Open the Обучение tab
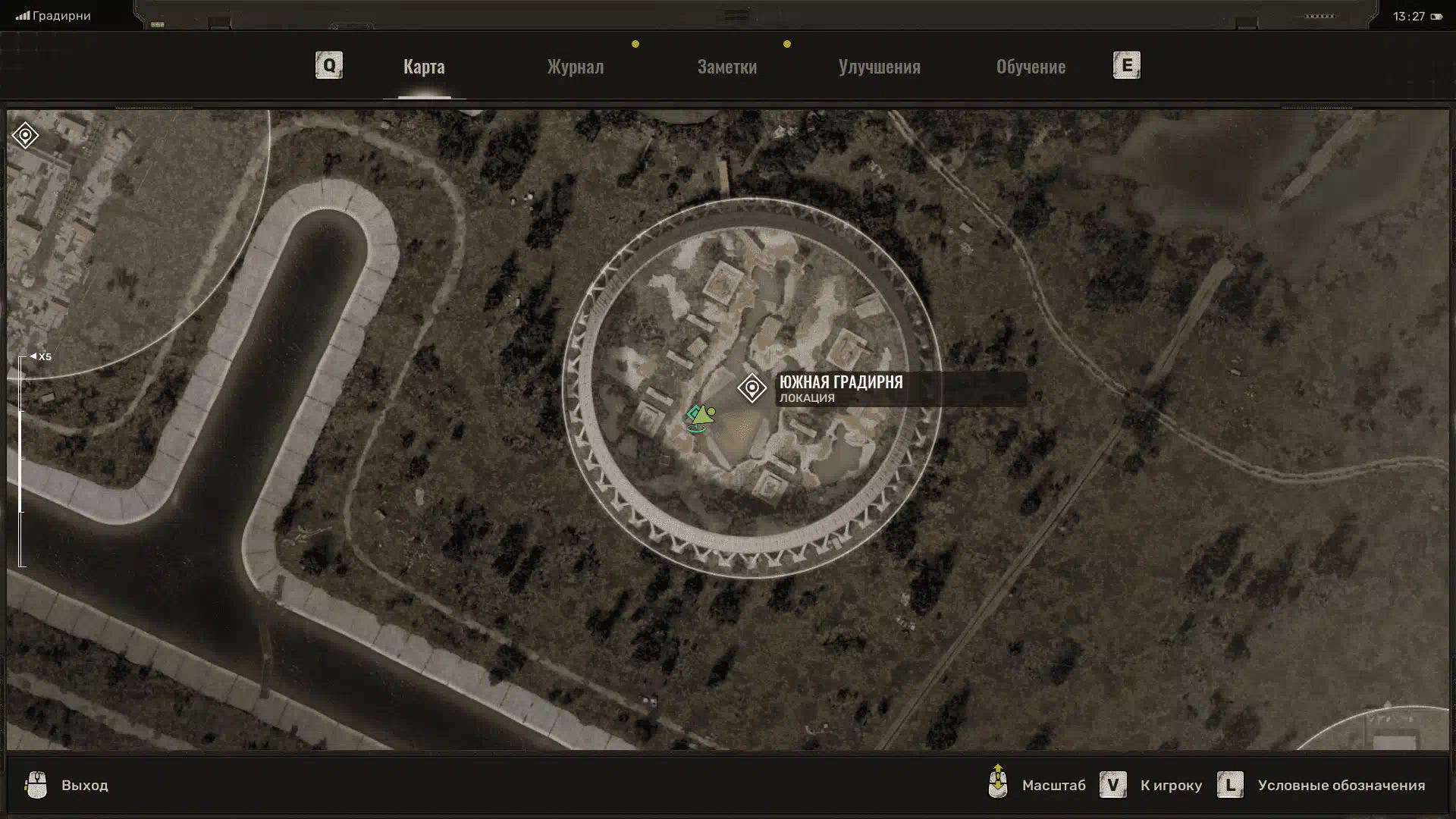The image size is (1456, 819). click(1031, 67)
